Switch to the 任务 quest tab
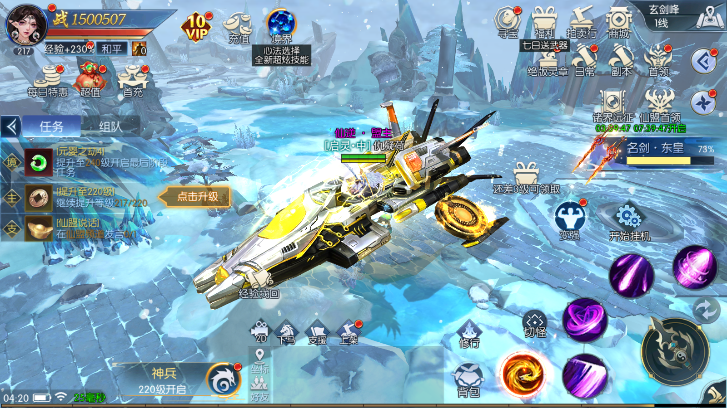 52,126
